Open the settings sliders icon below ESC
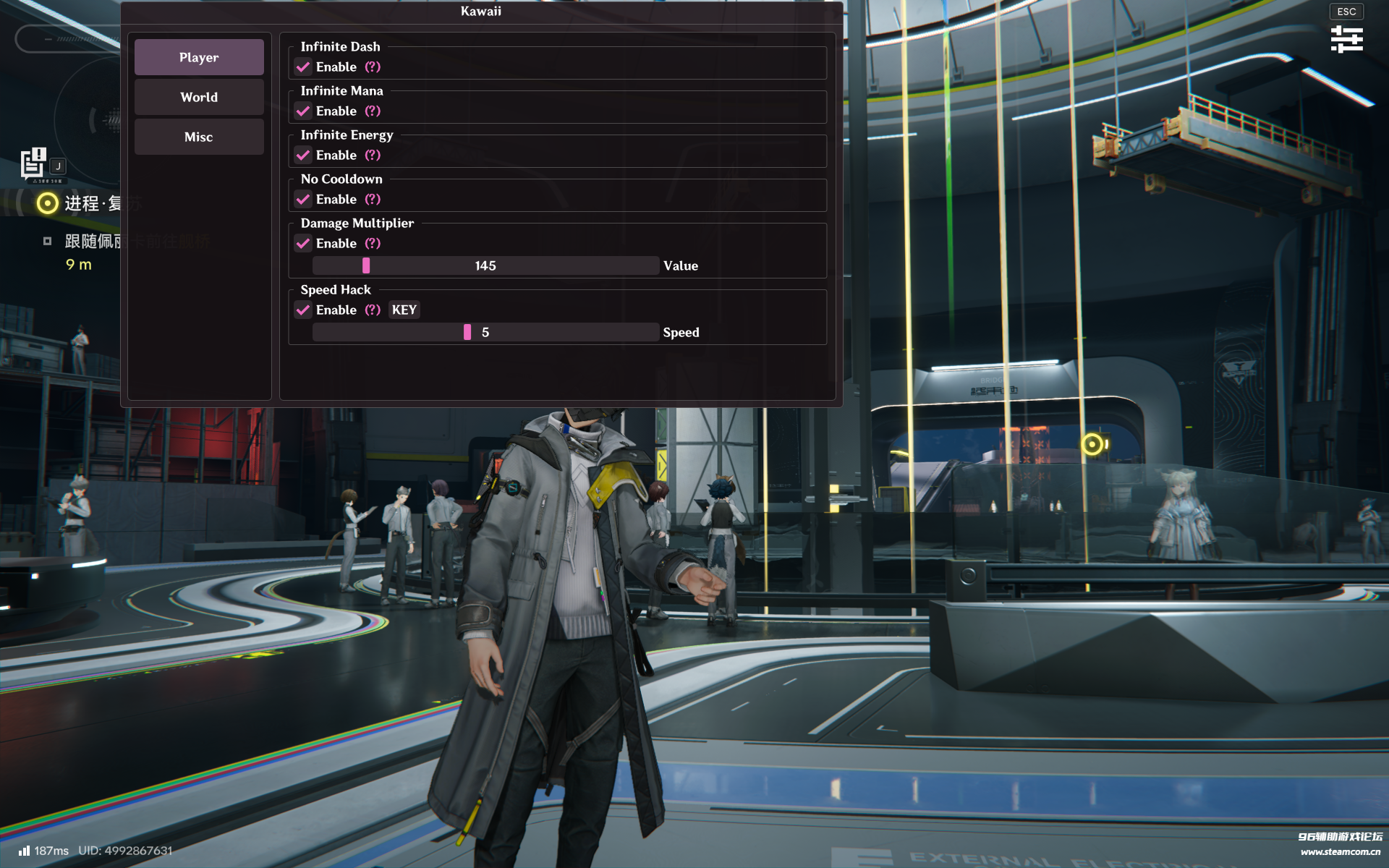Viewport: 1389px width, 868px height. (x=1346, y=39)
